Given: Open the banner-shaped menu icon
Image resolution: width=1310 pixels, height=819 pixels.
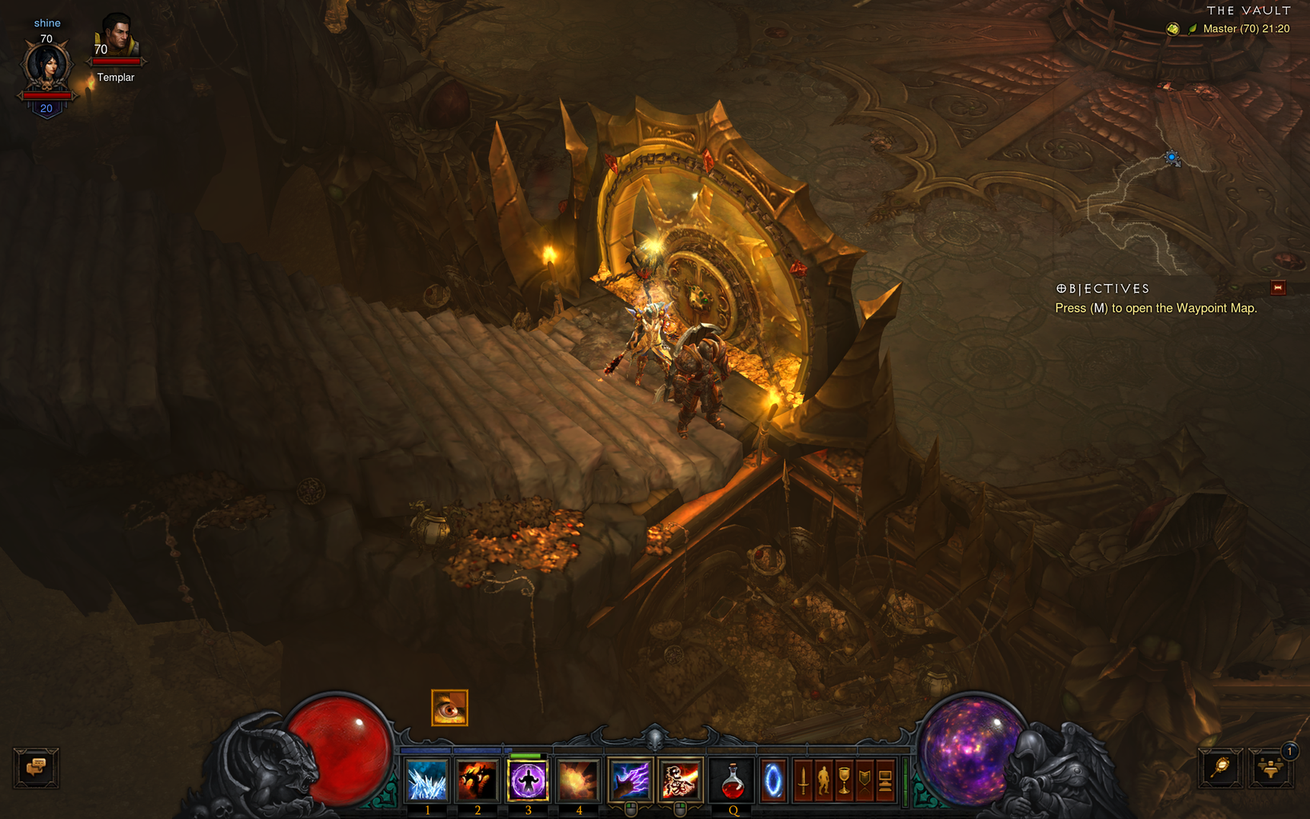Looking at the screenshot, I should click(x=865, y=780).
